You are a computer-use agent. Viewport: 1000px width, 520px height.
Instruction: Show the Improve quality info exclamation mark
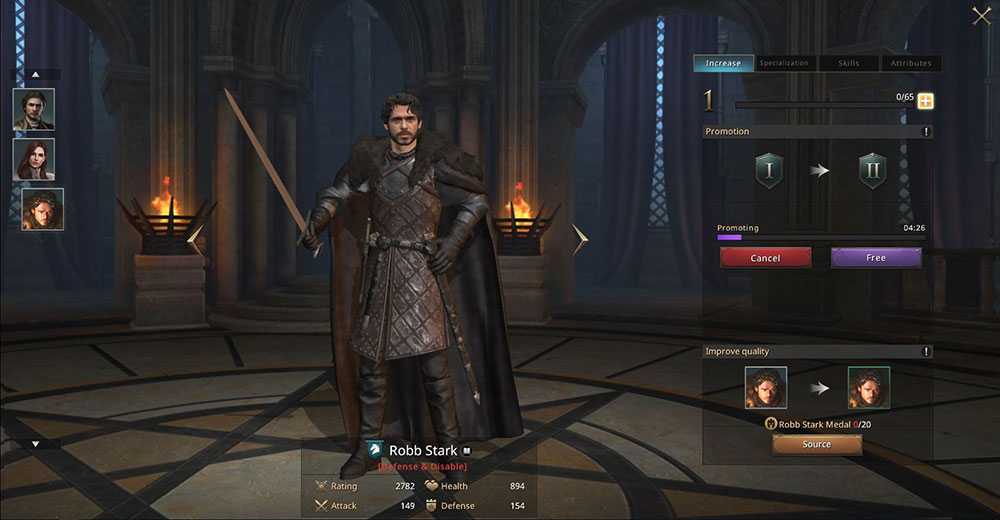tap(926, 352)
